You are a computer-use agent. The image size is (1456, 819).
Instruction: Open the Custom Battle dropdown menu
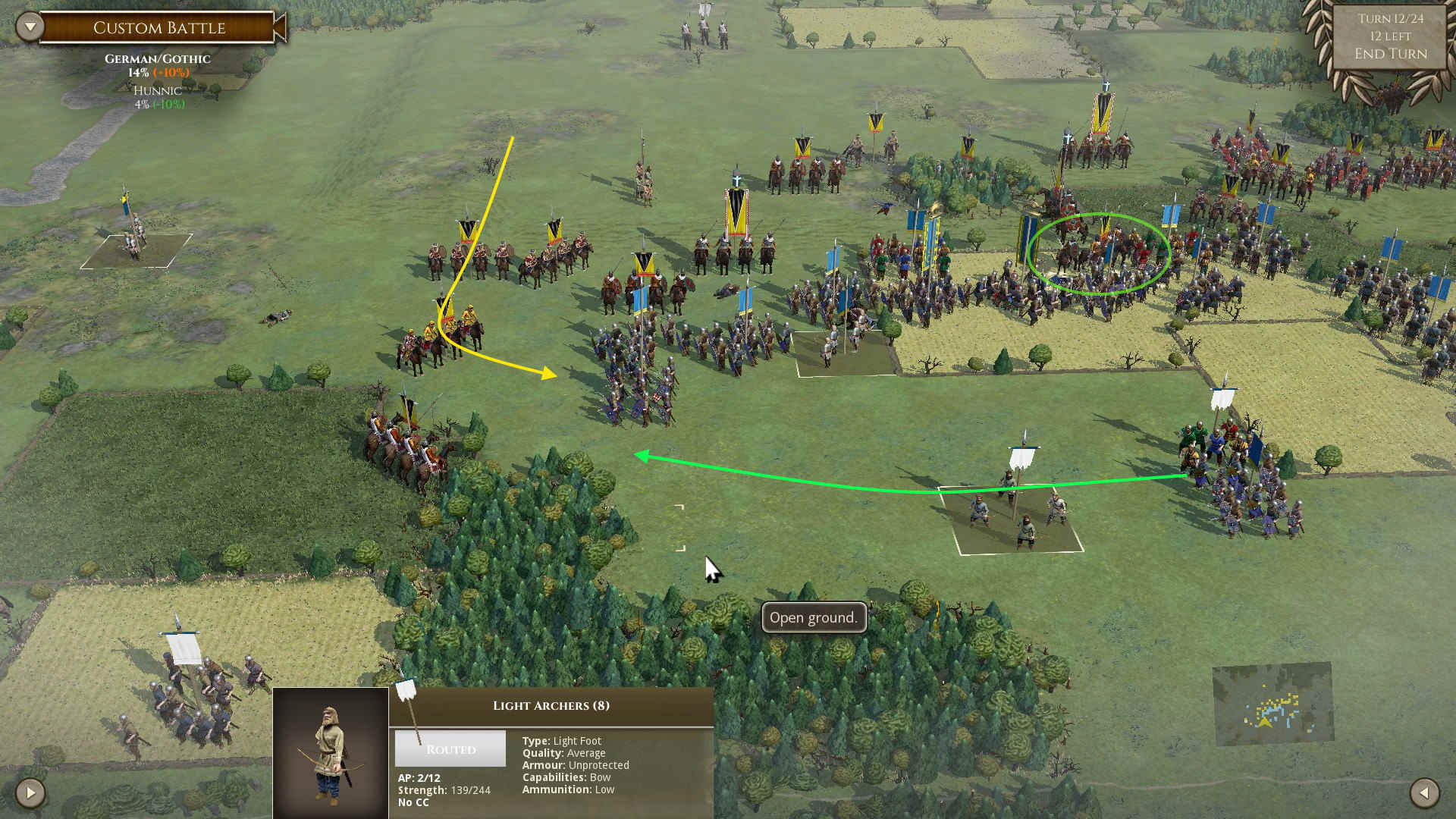[x=30, y=27]
